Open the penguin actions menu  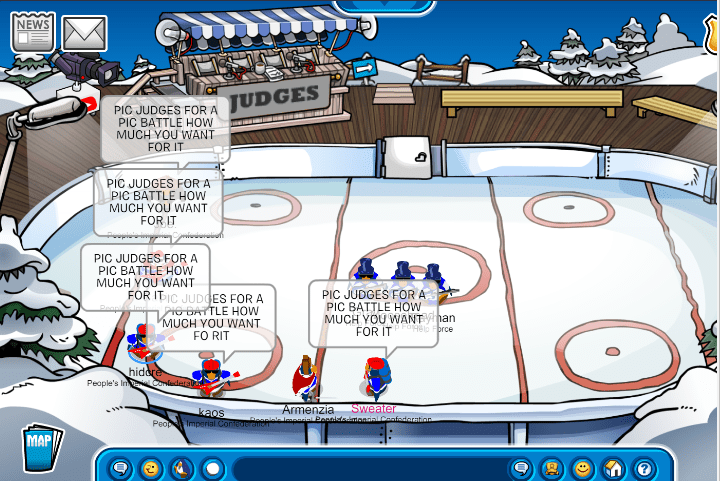[x=181, y=467]
